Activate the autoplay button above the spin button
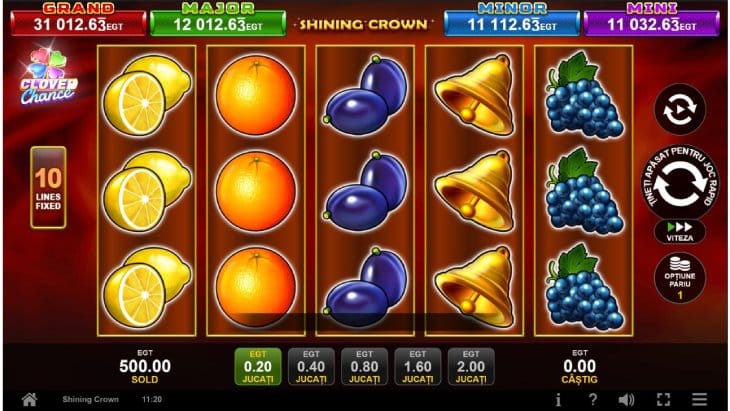 pyautogui.click(x=679, y=109)
